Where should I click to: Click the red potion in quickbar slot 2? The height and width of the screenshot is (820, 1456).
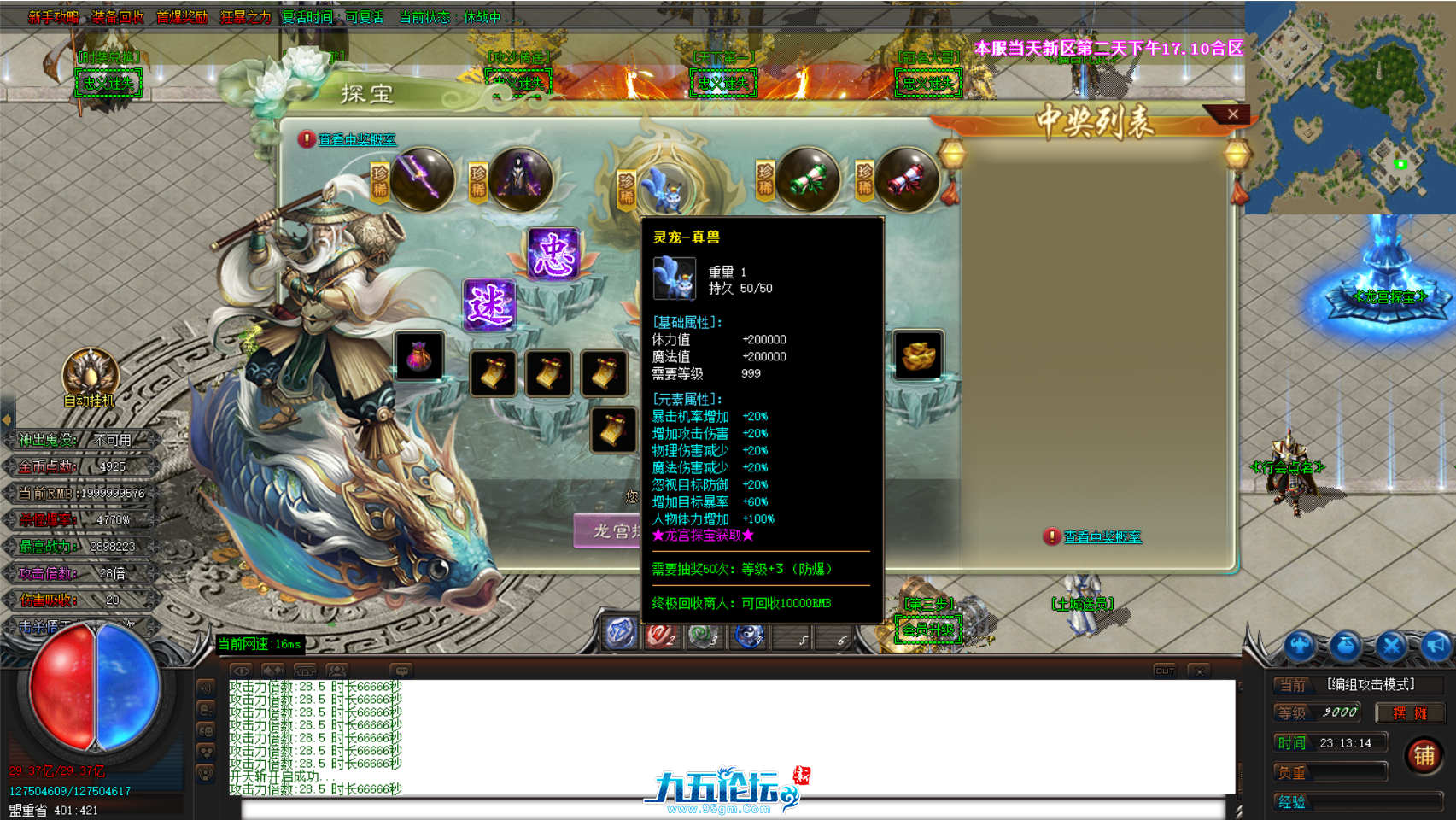pyautogui.click(x=659, y=636)
